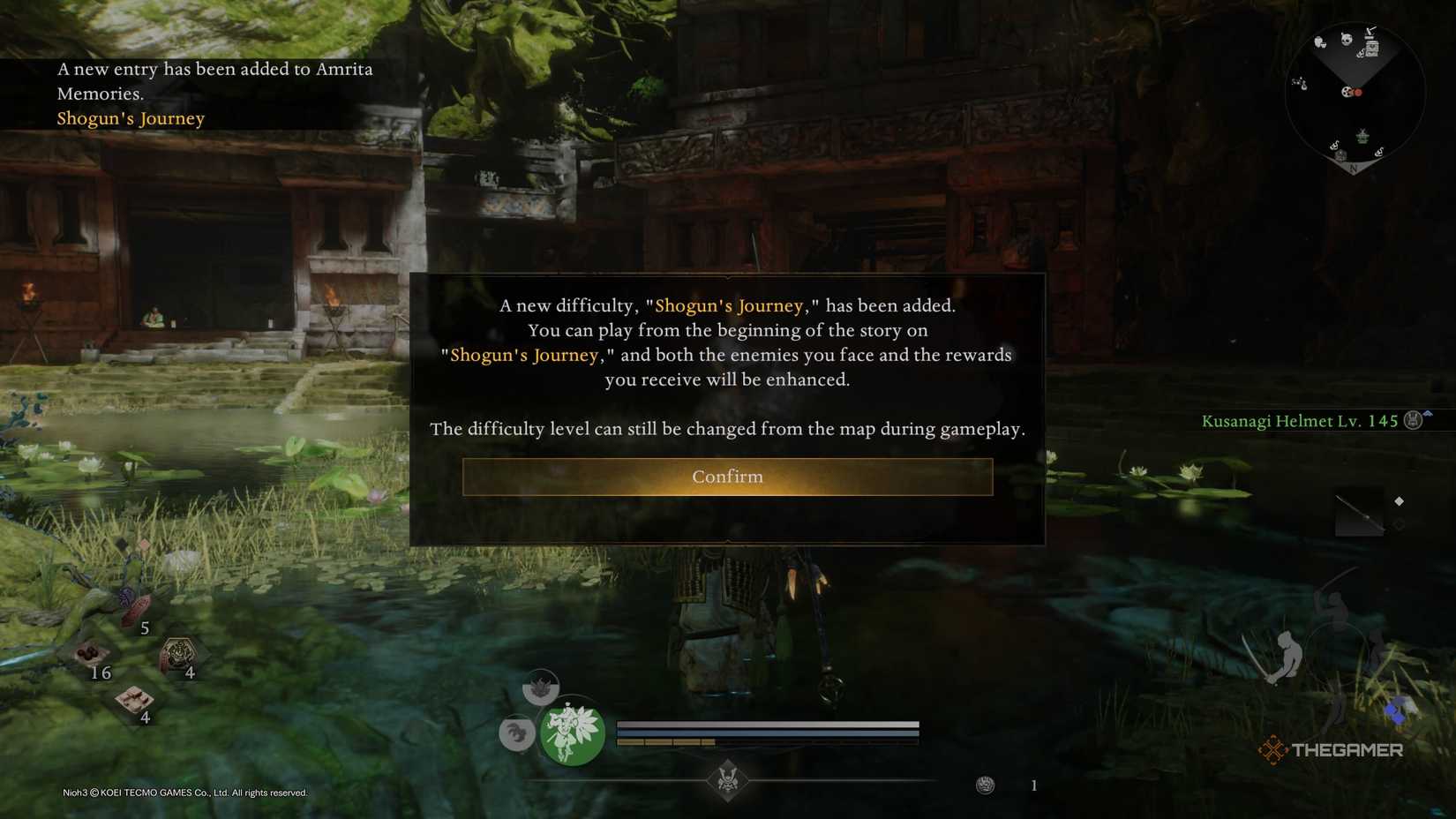
Task: Open the Shogun's Journey Amrita Memories entry
Action: [x=131, y=117]
